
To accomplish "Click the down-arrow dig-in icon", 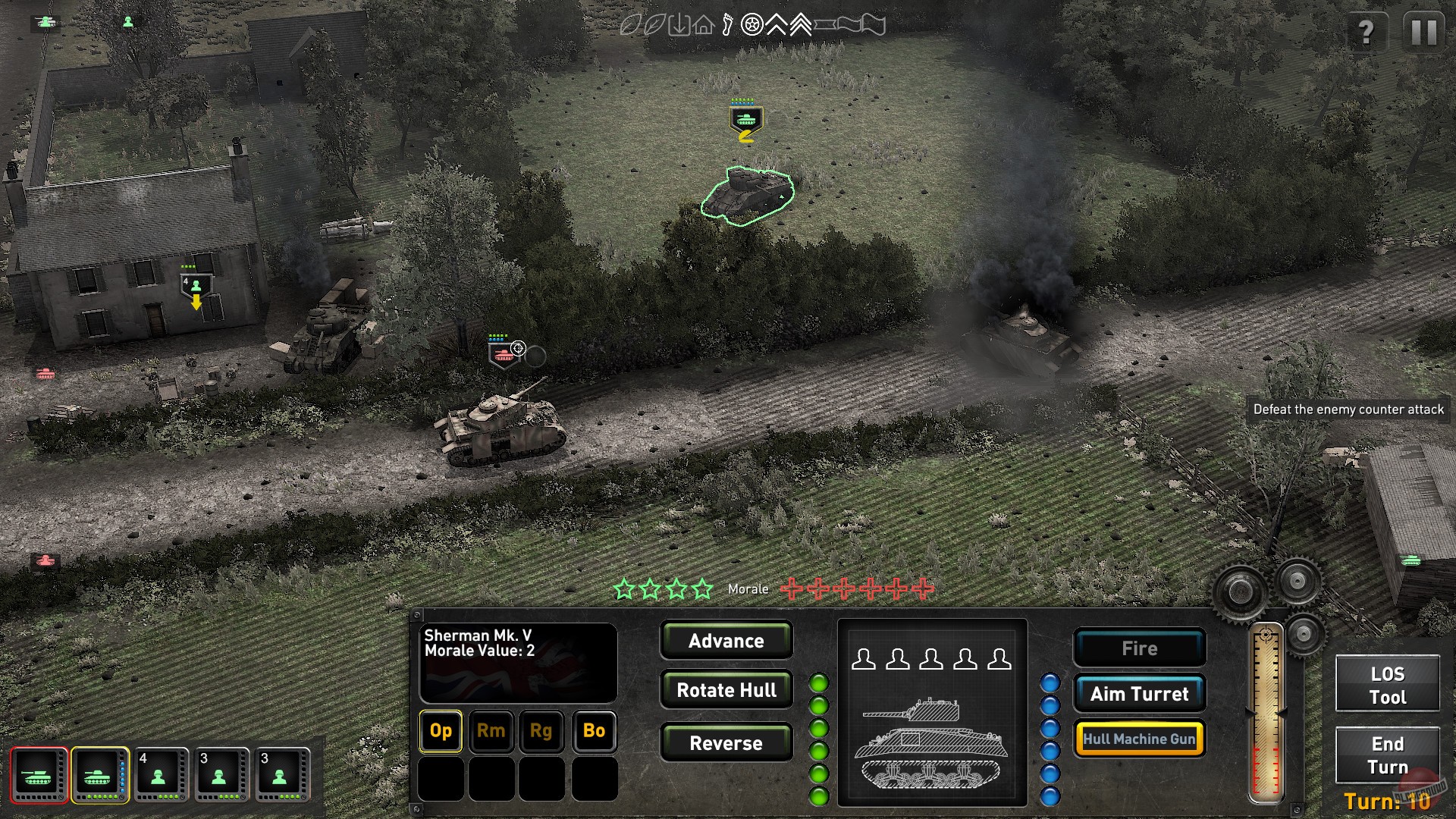I will tap(679, 25).
